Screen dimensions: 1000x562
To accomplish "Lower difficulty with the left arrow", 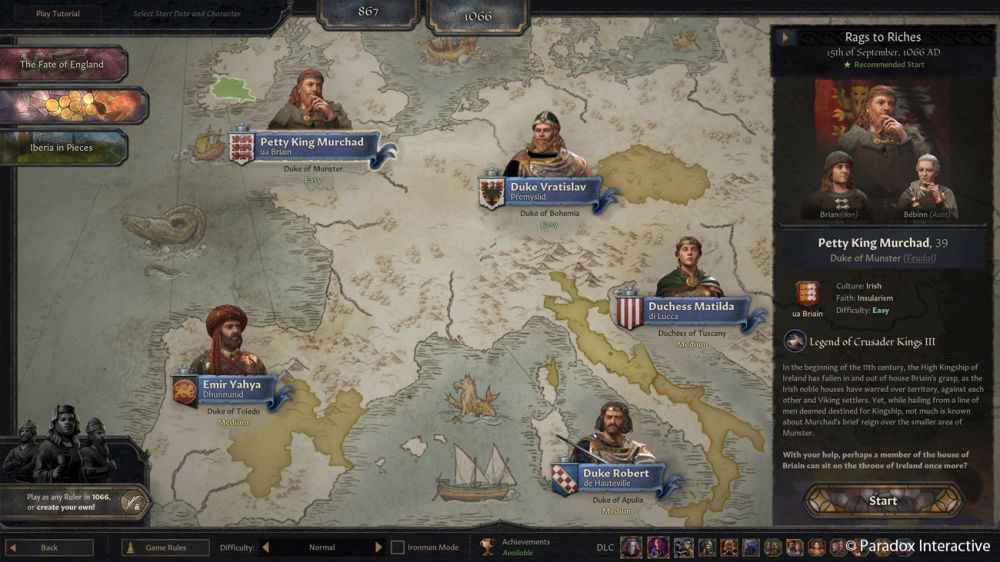I will 266,547.
